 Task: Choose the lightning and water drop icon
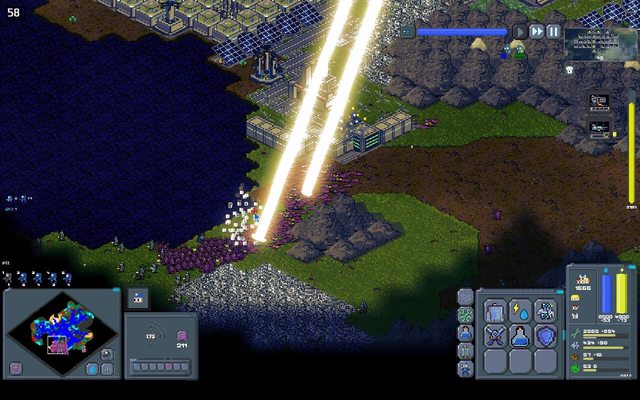pyautogui.click(x=520, y=311)
